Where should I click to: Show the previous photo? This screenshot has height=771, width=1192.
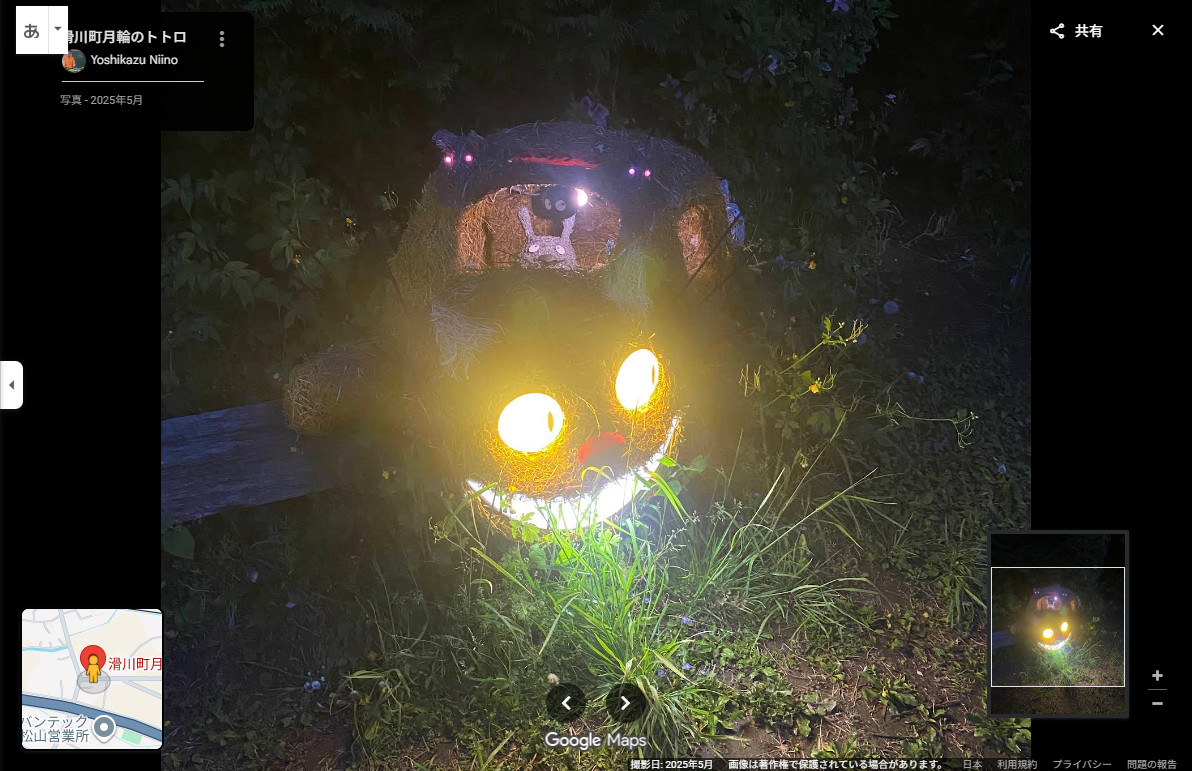[x=566, y=703]
